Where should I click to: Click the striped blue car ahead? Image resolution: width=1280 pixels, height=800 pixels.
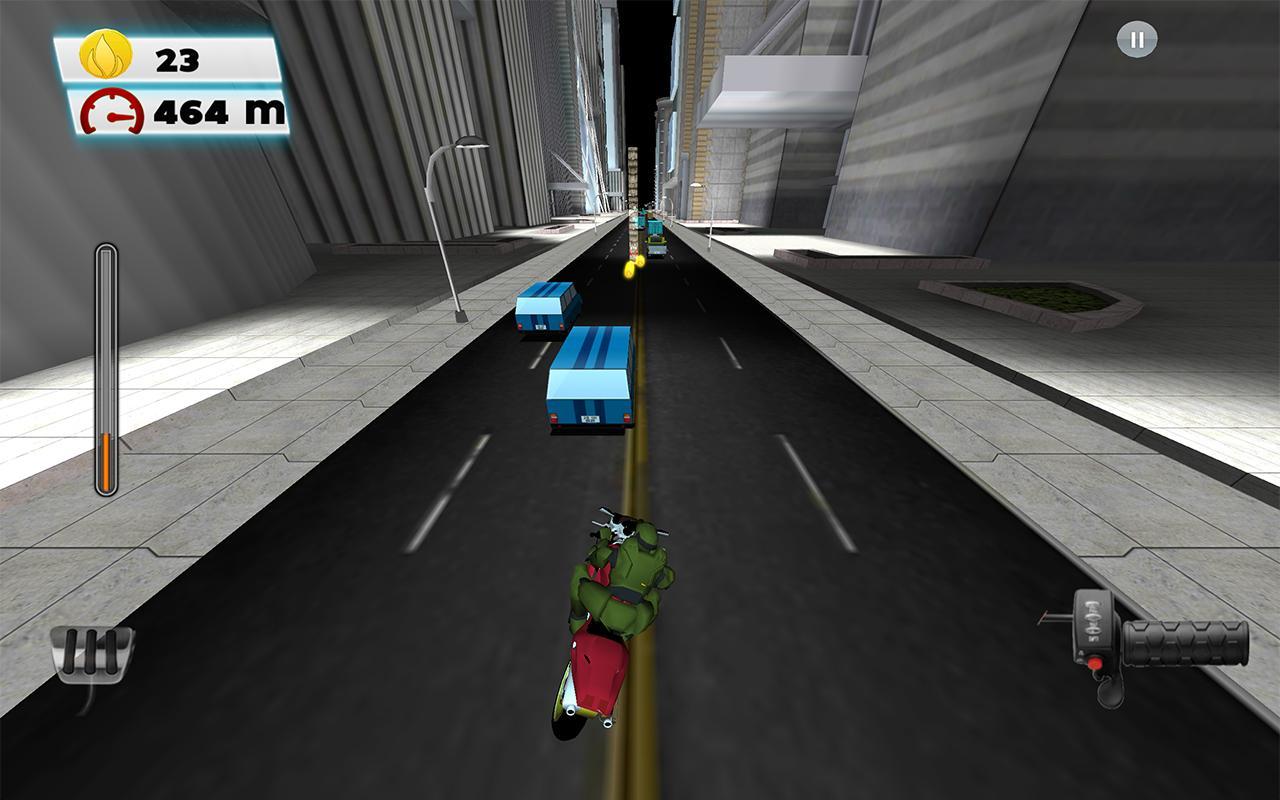(x=590, y=380)
